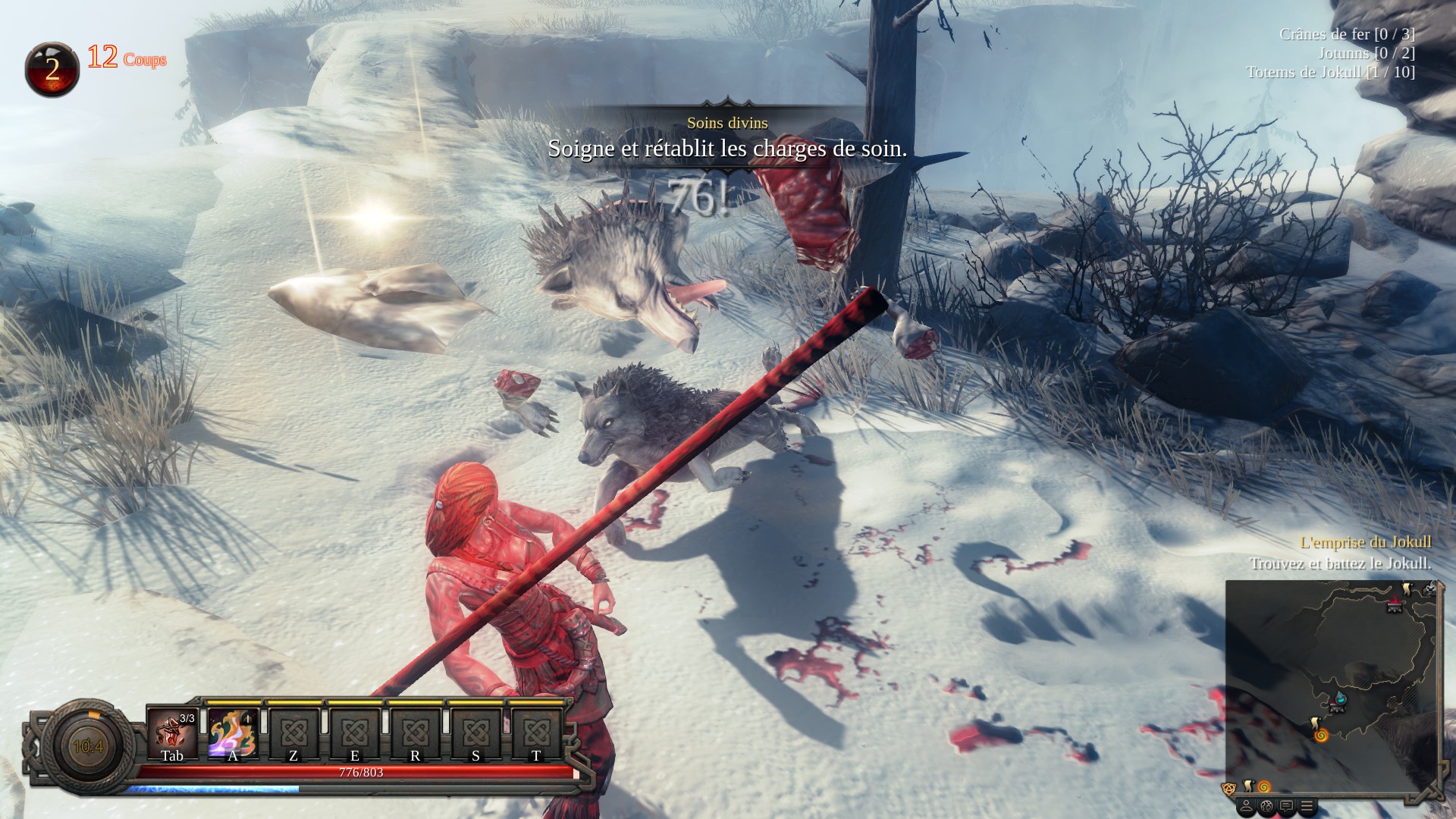Use the healing charges skill on Tab
Viewport: 1456px width, 819px height.
pyautogui.click(x=172, y=733)
